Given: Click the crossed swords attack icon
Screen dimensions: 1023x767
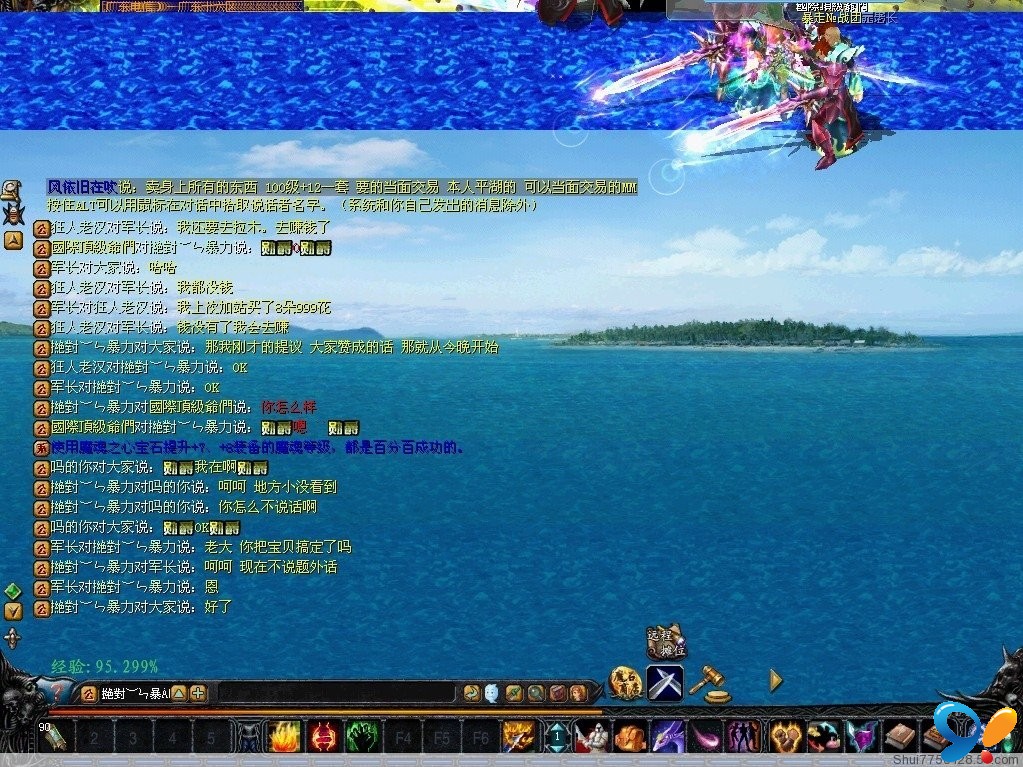Looking at the screenshot, I should pyautogui.click(x=664, y=682).
